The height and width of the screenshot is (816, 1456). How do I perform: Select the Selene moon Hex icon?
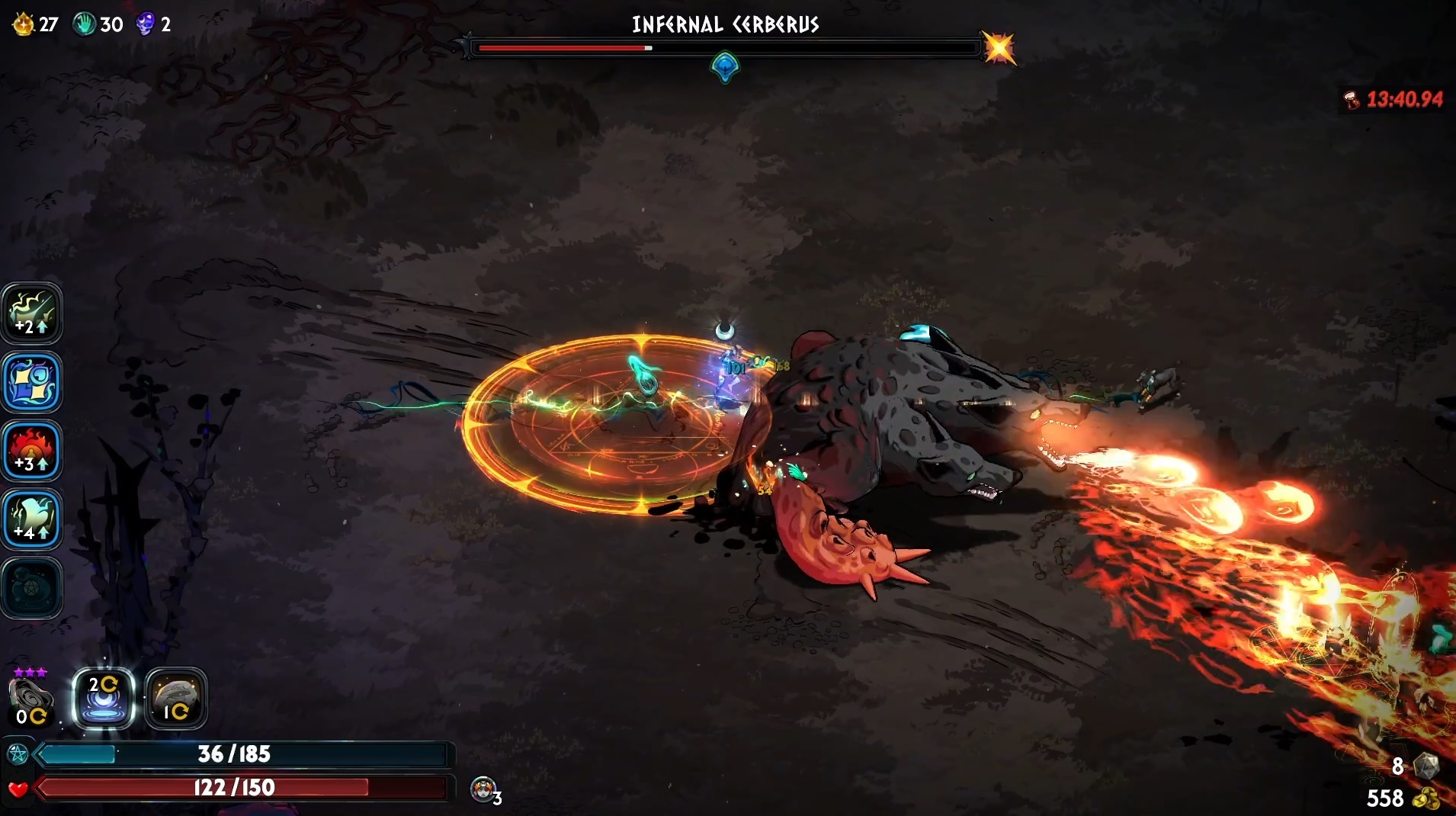(x=104, y=699)
